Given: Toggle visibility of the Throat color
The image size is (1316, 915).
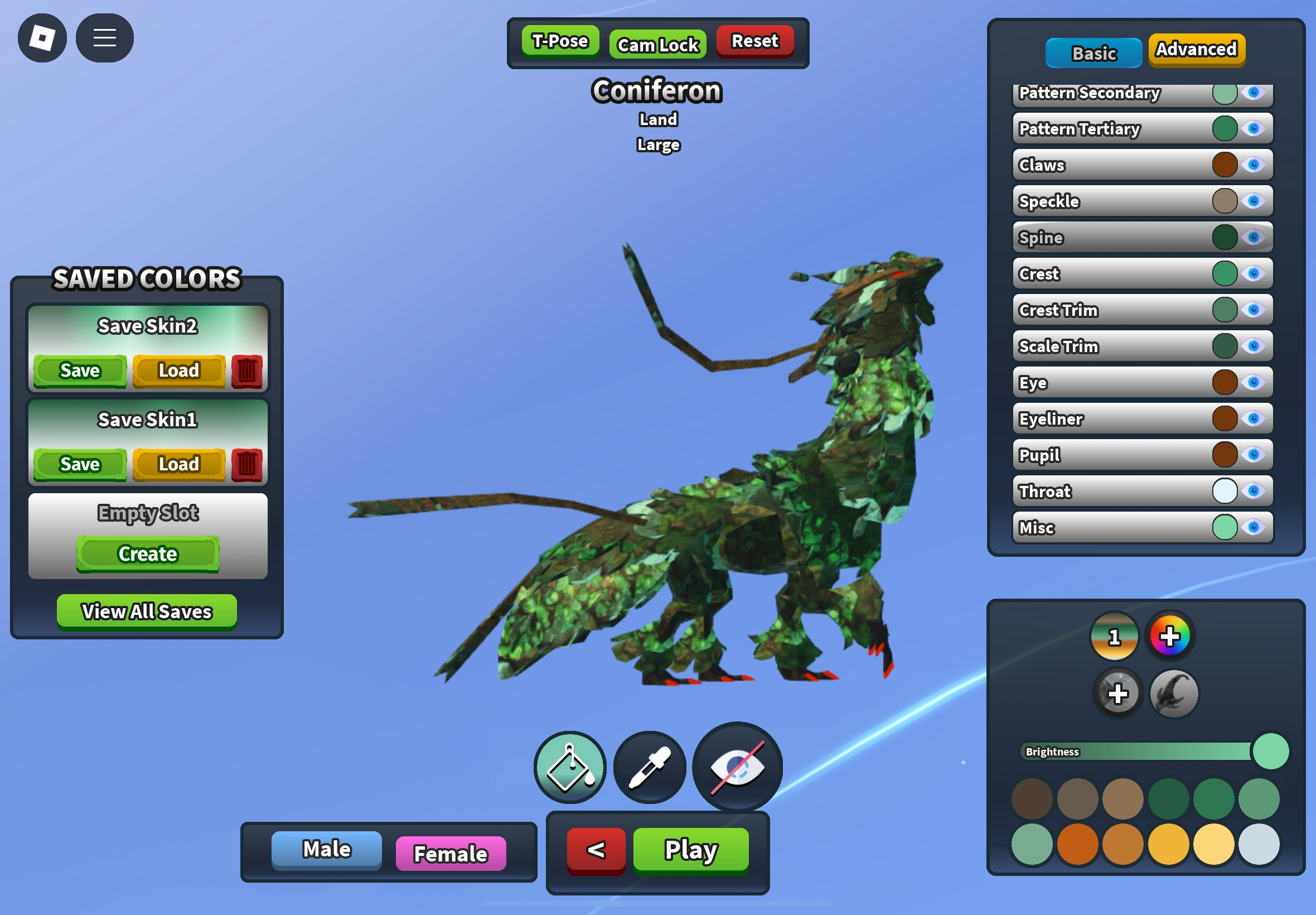Looking at the screenshot, I should click(1254, 492).
